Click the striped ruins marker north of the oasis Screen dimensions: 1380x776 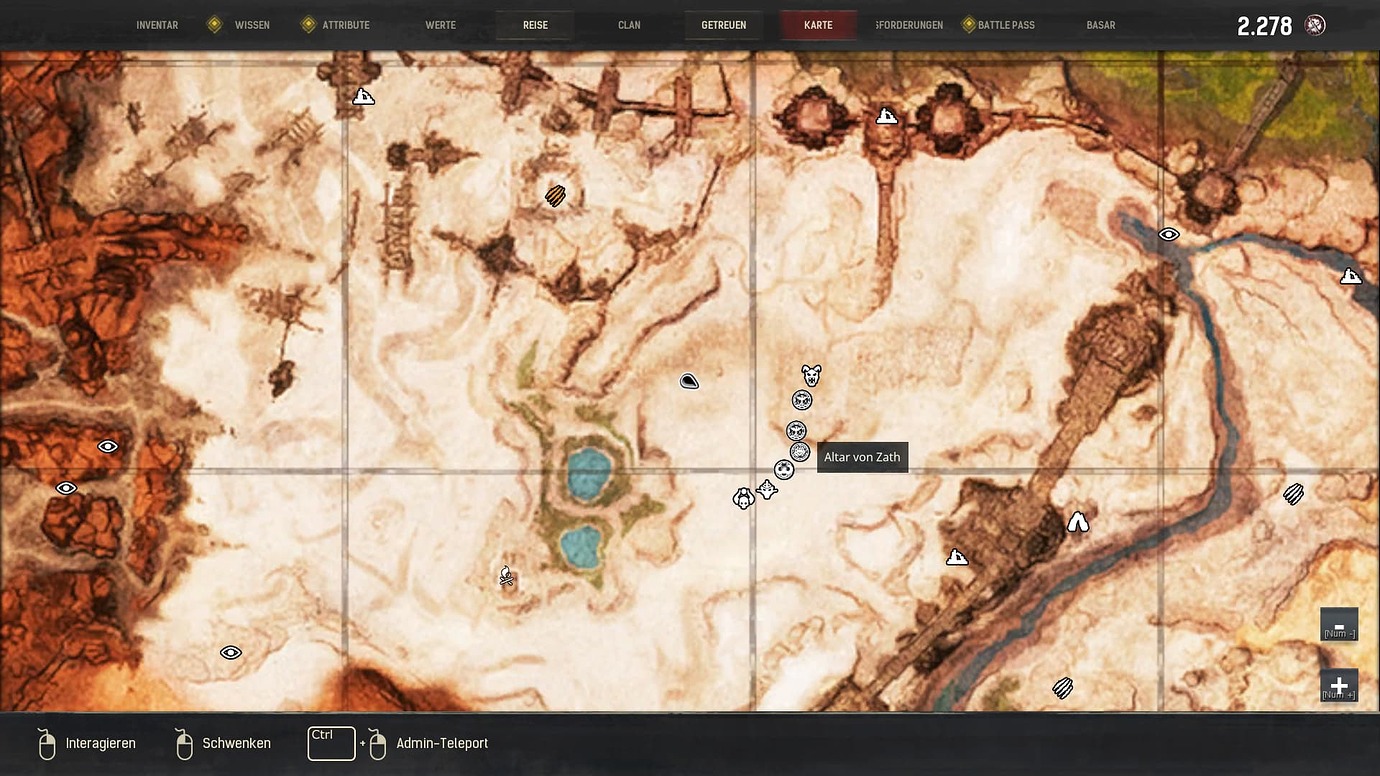coord(554,195)
